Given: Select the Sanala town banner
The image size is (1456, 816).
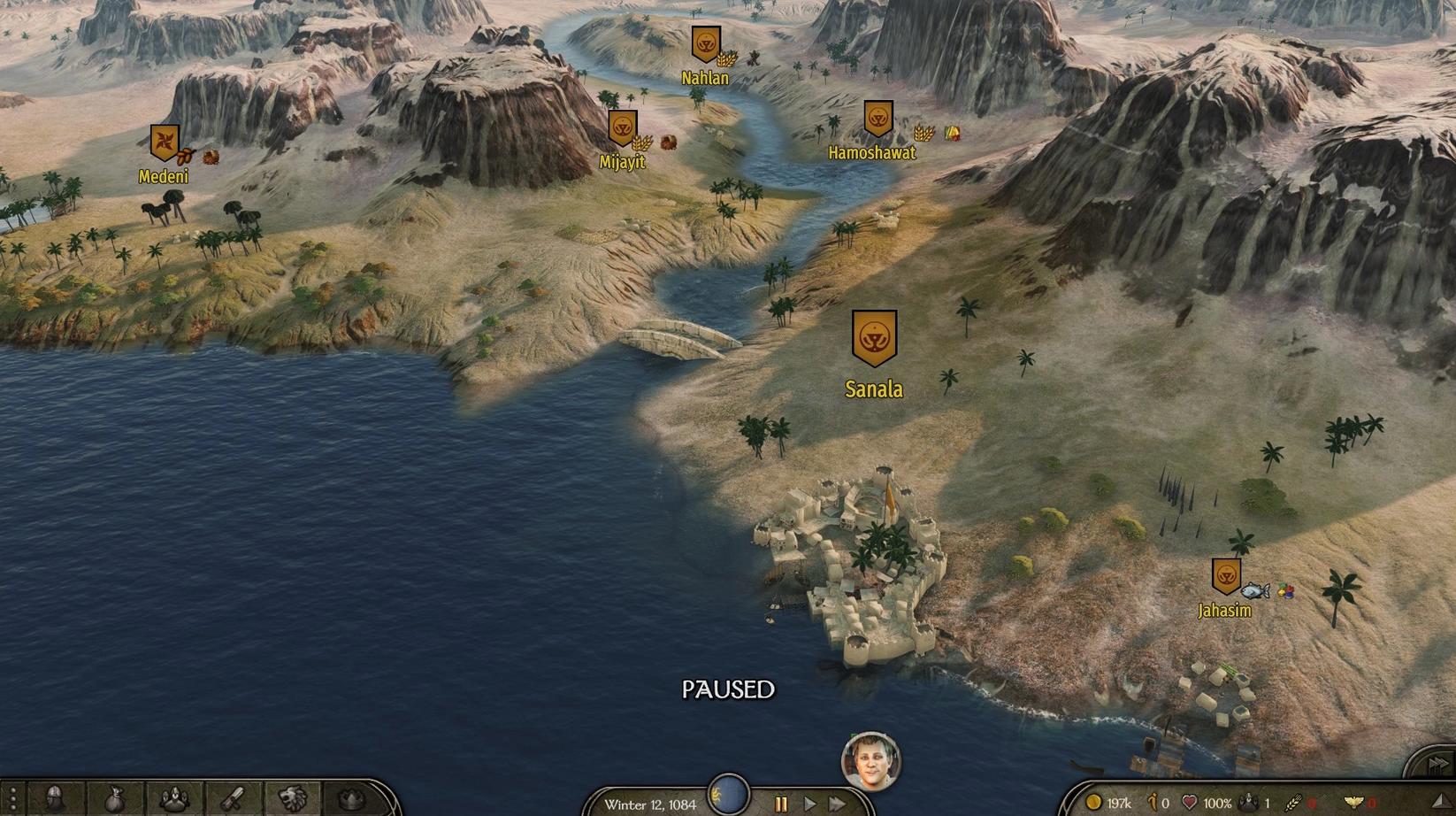Looking at the screenshot, I should click(x=874, y=337).
